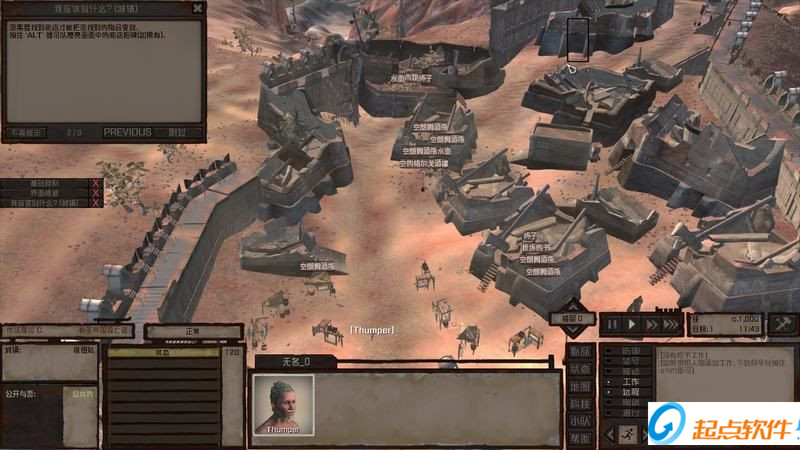The image size is (800, 450).
Task: Click the up arrow above the floor indicator
Action: tap(573, 305)
